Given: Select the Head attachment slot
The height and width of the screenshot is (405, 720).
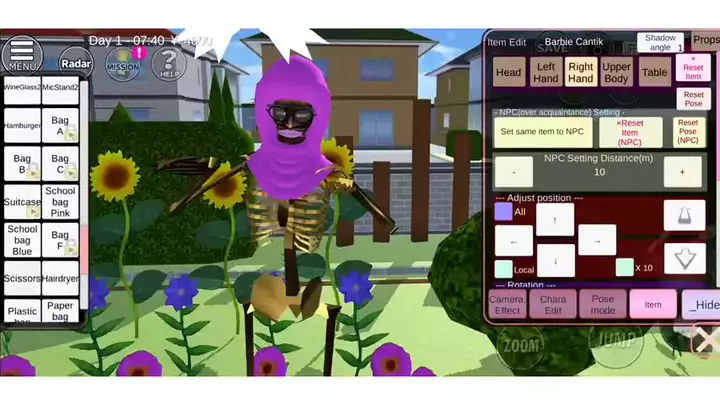Looking at the screenshot, I should (509, 72).
